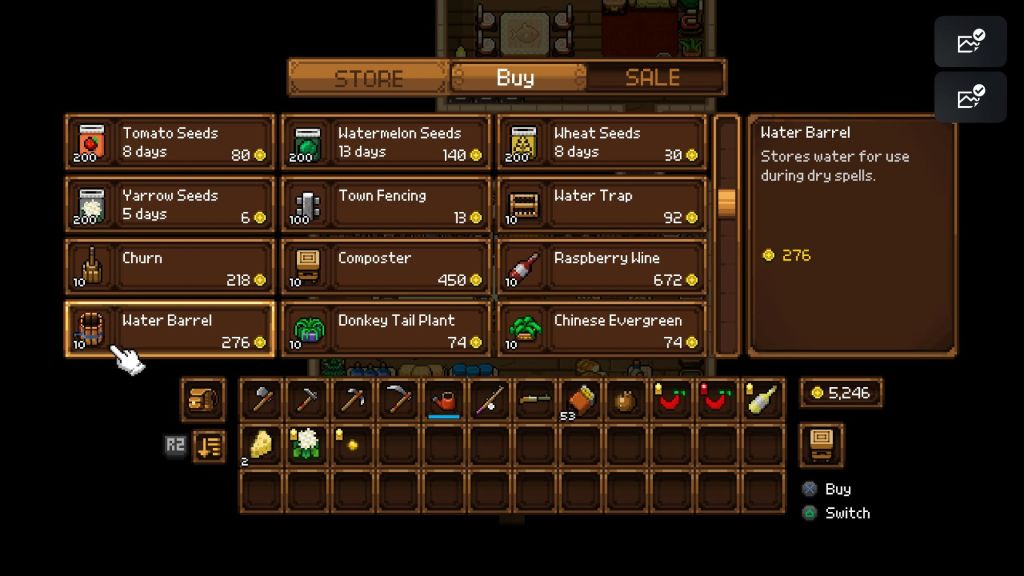The height and width of the screenshot is (576, 1024).
Task: Click the store list scrollbar handle
Action: 727,203
